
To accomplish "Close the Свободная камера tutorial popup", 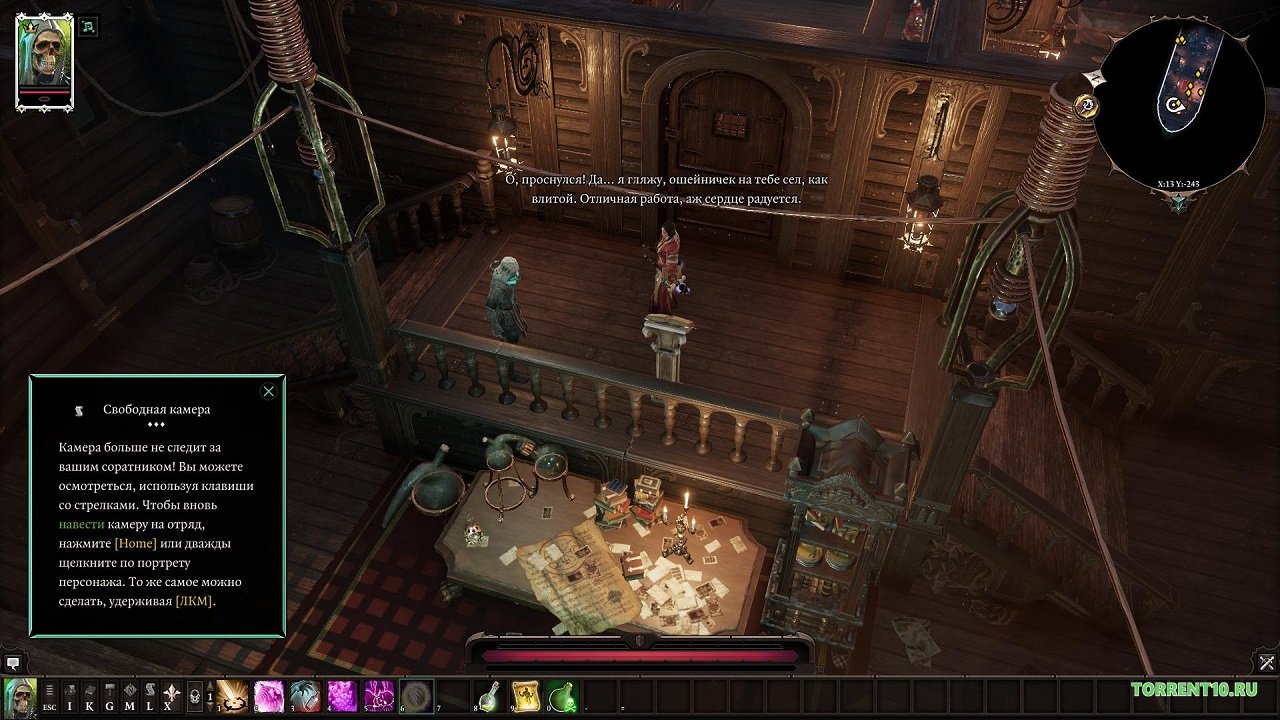I will click(268, 391).
